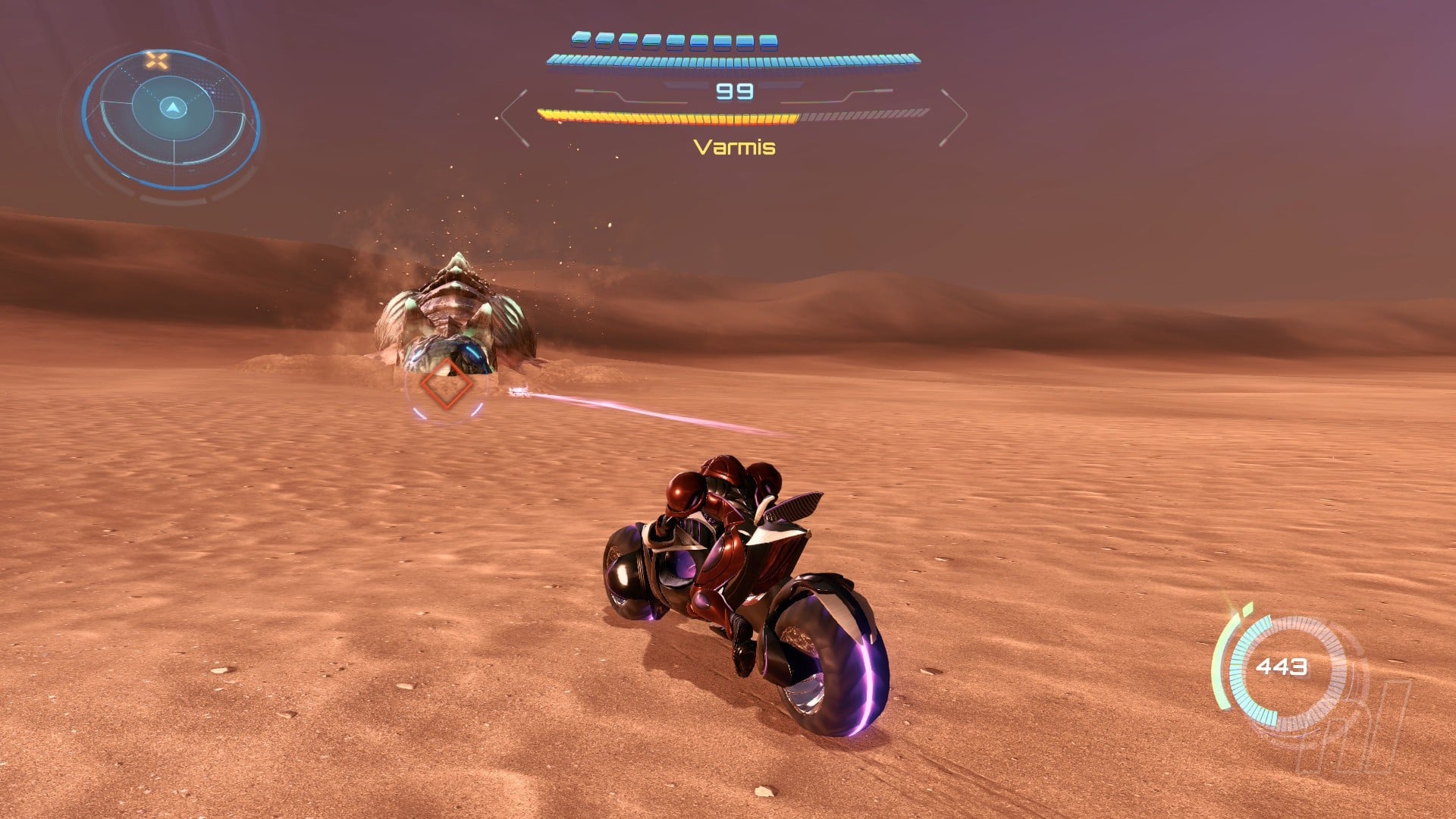Click the red diamond lock-on reticle

click(446, 384)
